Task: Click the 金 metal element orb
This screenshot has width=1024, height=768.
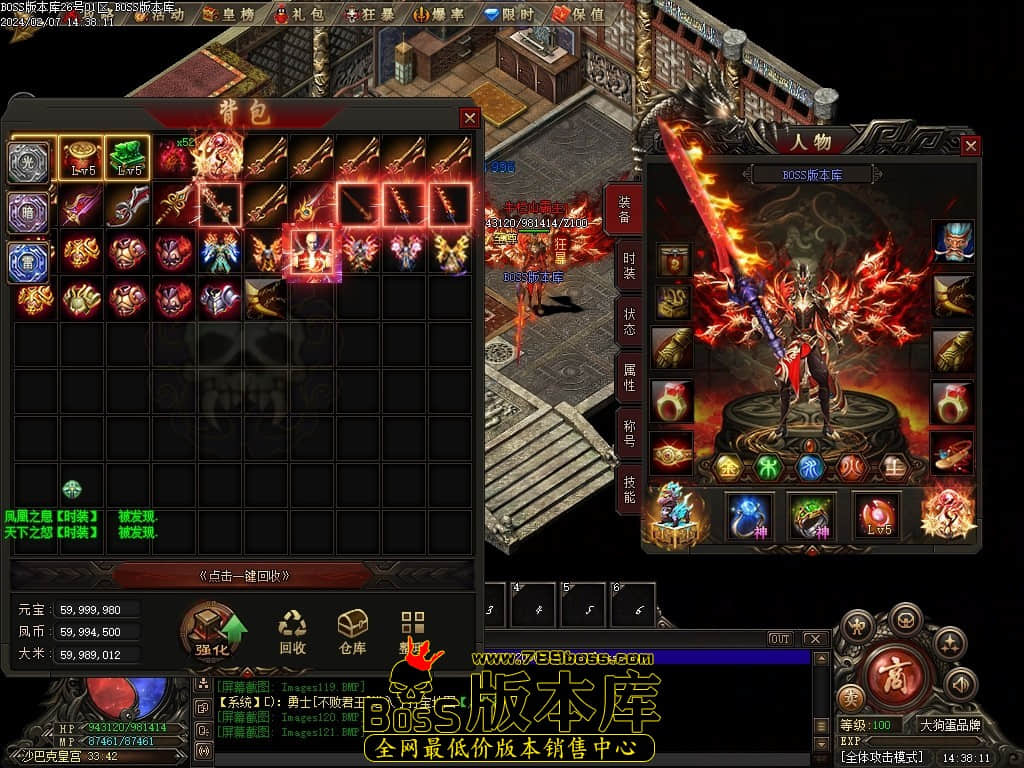Action: pyautogui.click(x=730, y=467)
